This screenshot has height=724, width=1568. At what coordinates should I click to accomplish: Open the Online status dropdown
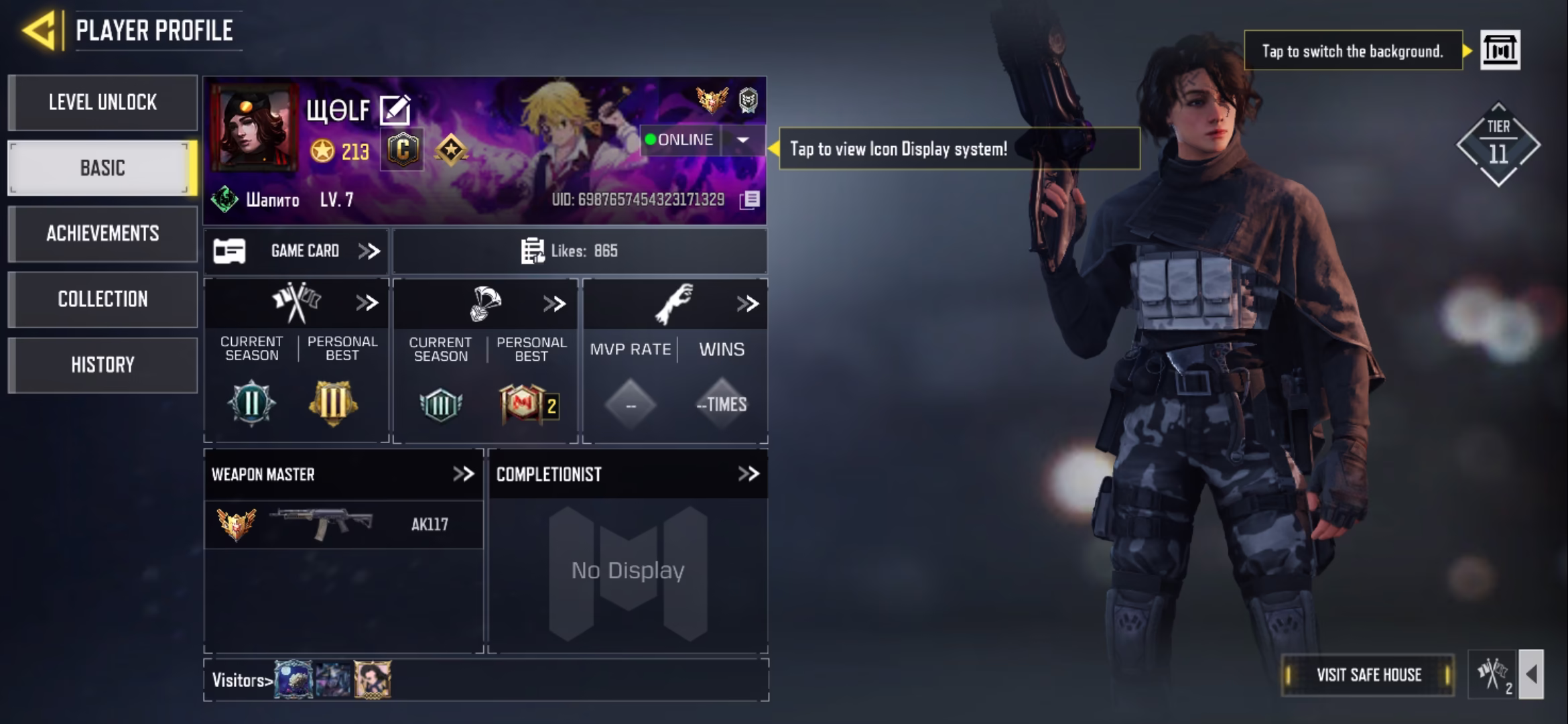(742, 139)
